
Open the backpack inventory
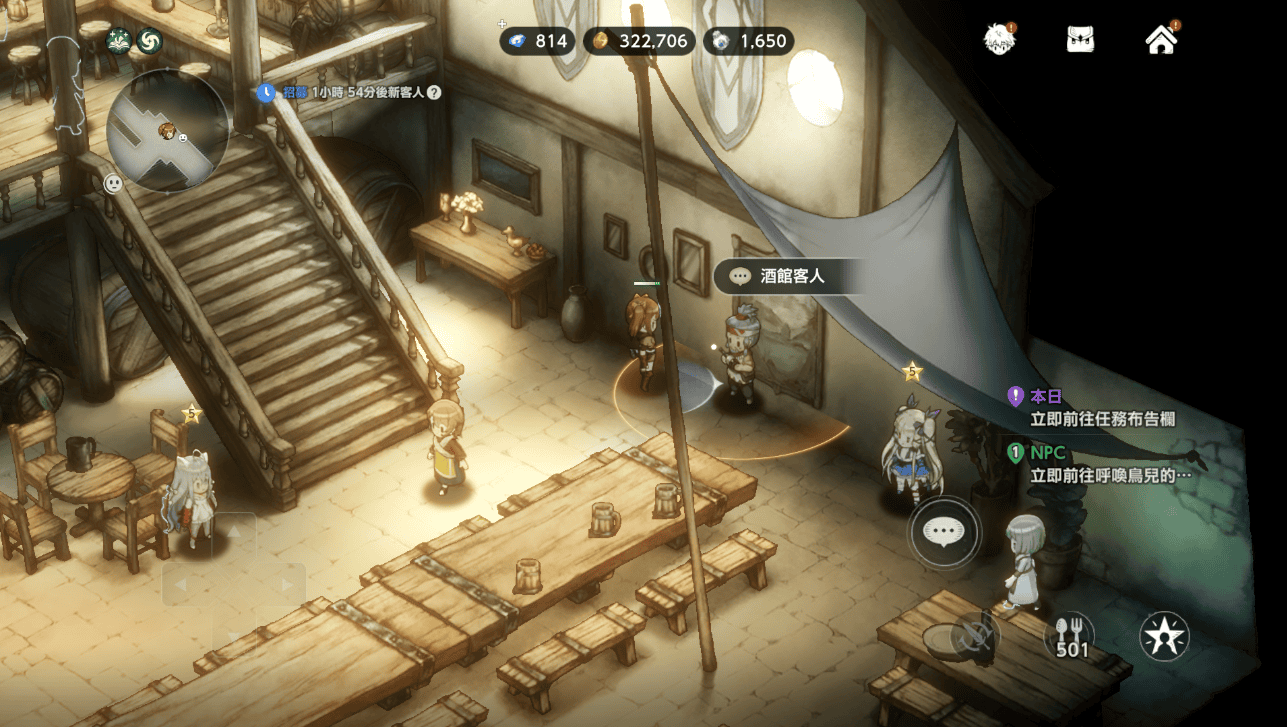[1080, 40]
